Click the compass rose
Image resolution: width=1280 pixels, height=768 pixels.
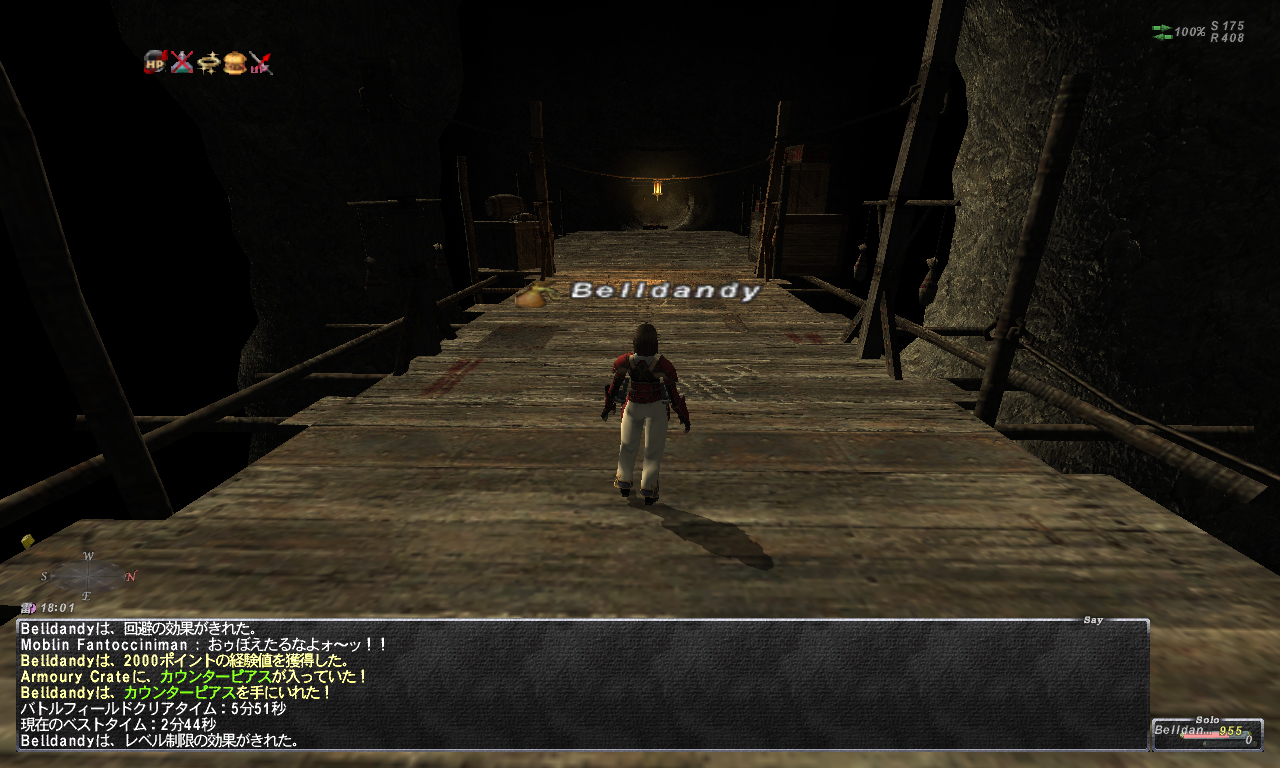88,576
